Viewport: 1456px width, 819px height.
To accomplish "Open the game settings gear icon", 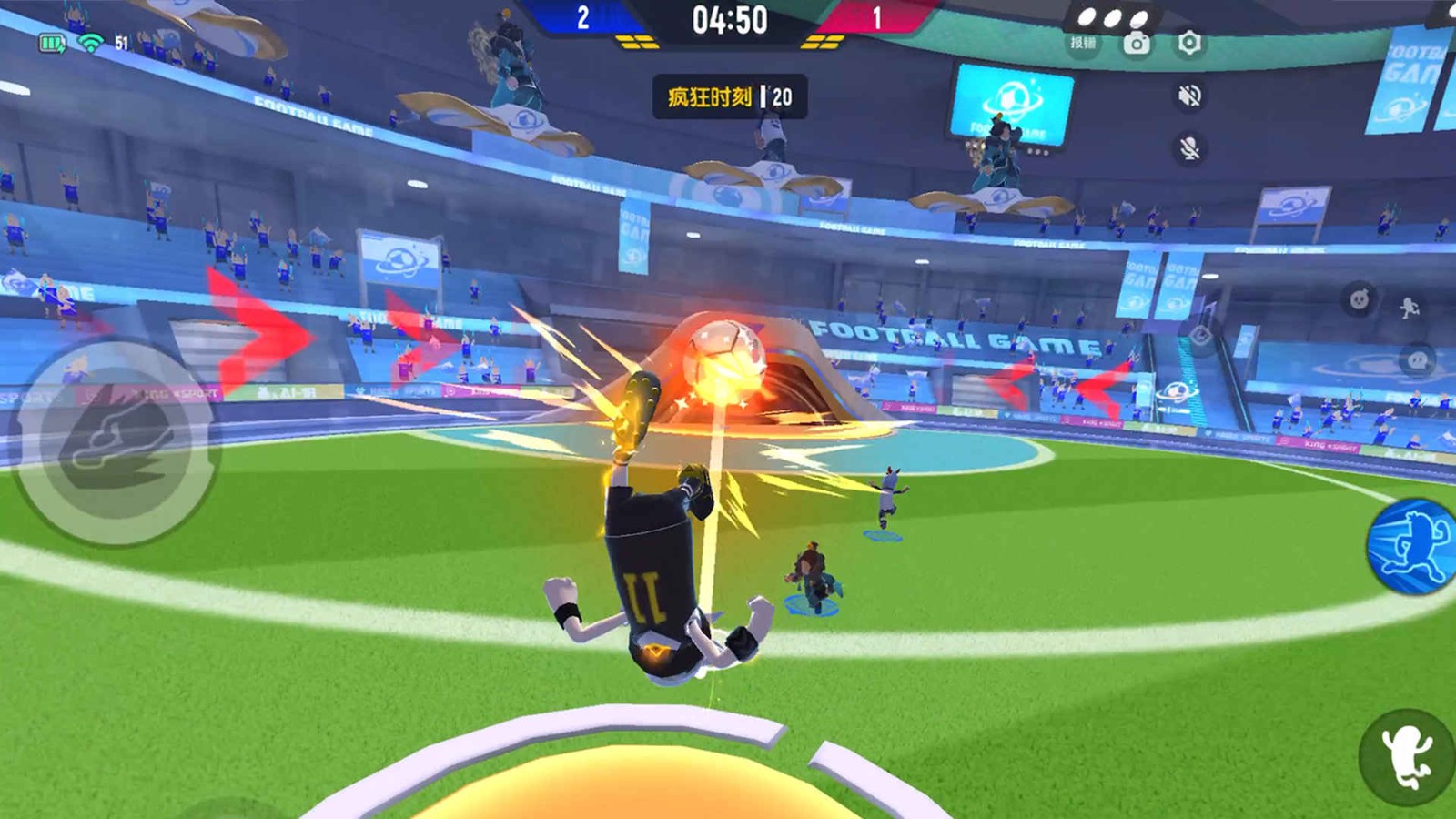I will pos(1191,43).
